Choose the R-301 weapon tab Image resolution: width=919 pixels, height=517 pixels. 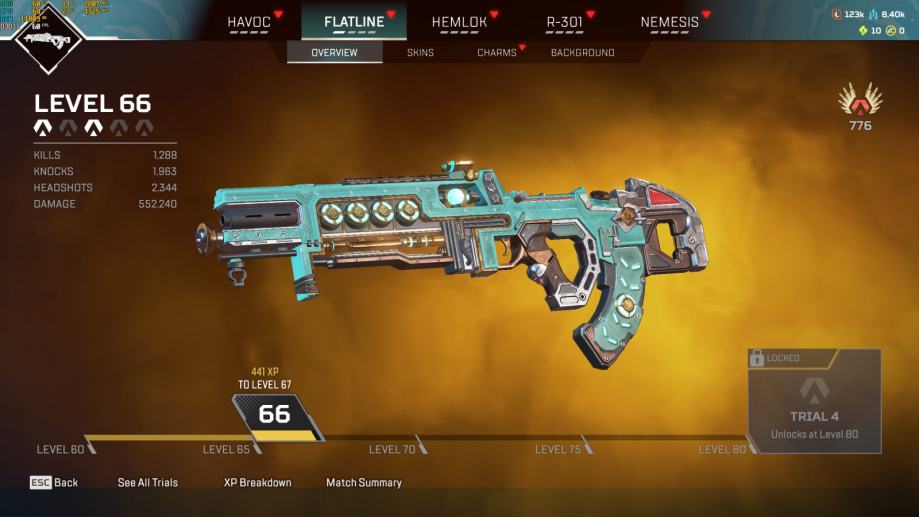(563, 21)
